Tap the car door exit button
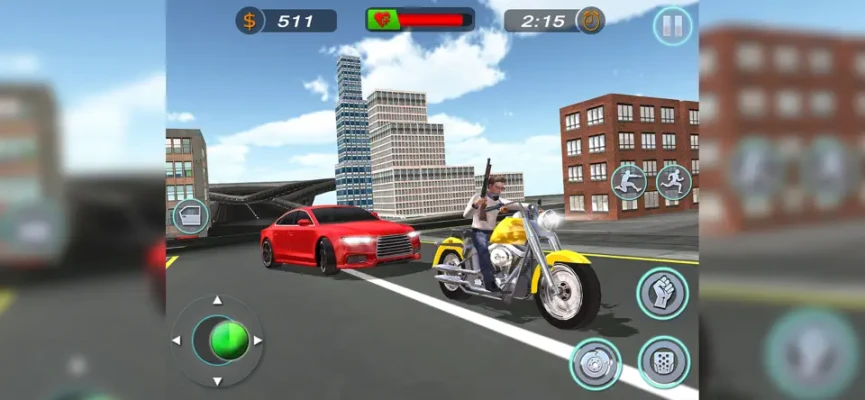This screenshot has width=865, height=400. pos(191,216)
